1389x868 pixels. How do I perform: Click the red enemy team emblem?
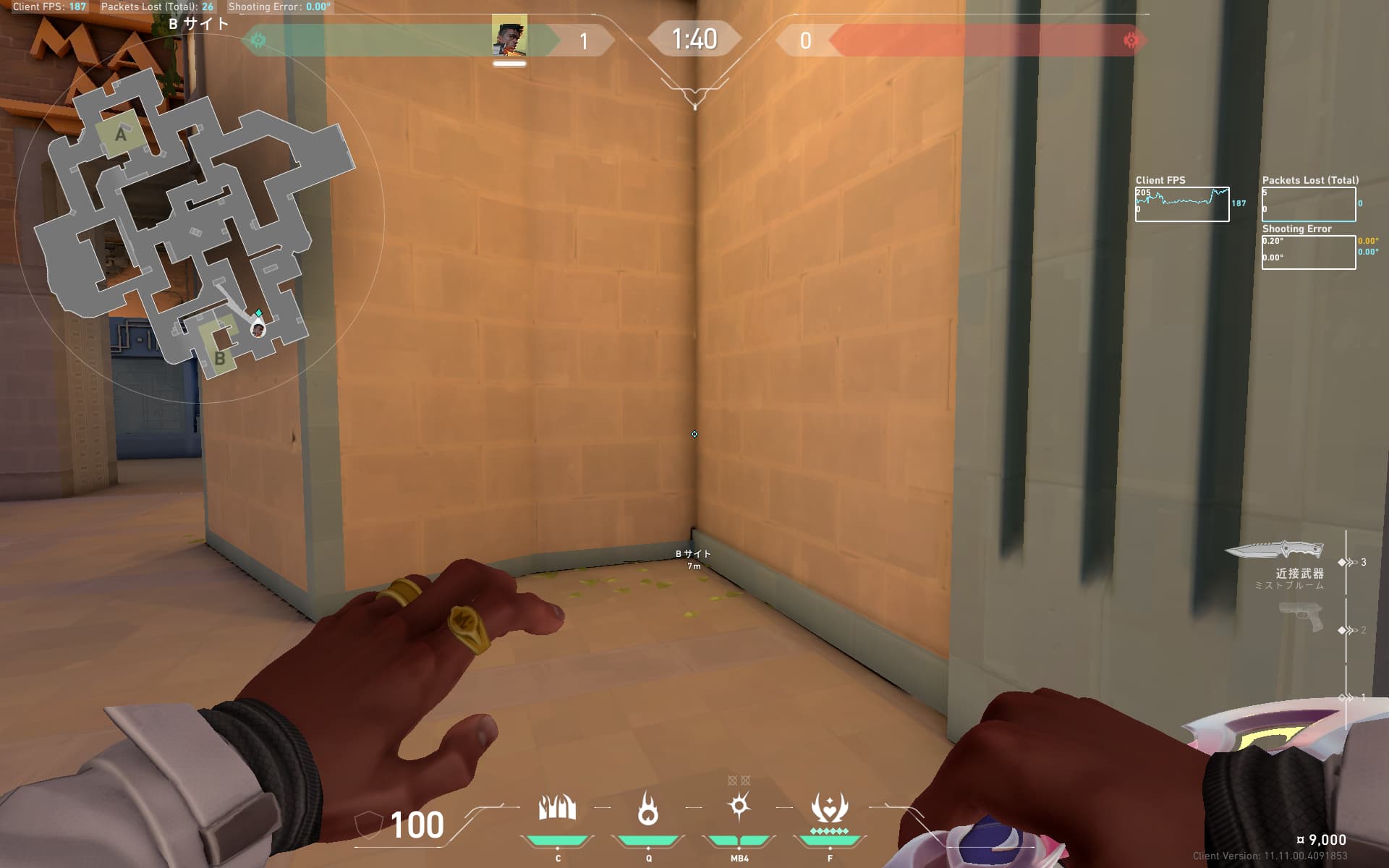click(1131, 41)
